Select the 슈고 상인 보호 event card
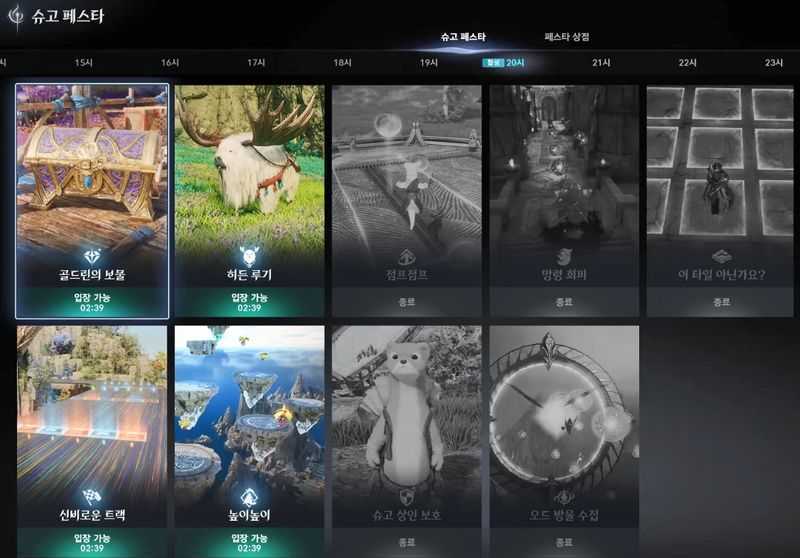The width and height of the screenshot is (800, 558). coord(407,440)
